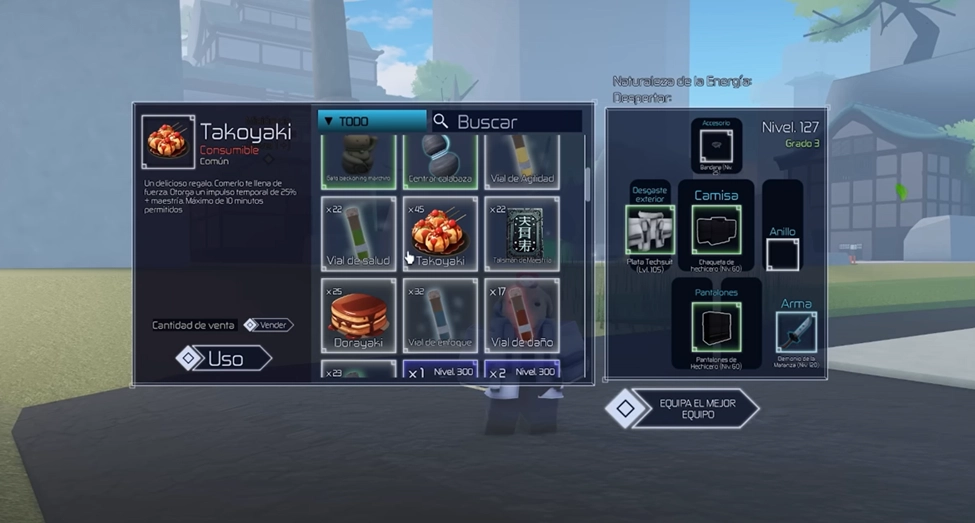Open the Accesorio equipment slot

(716, 146)
